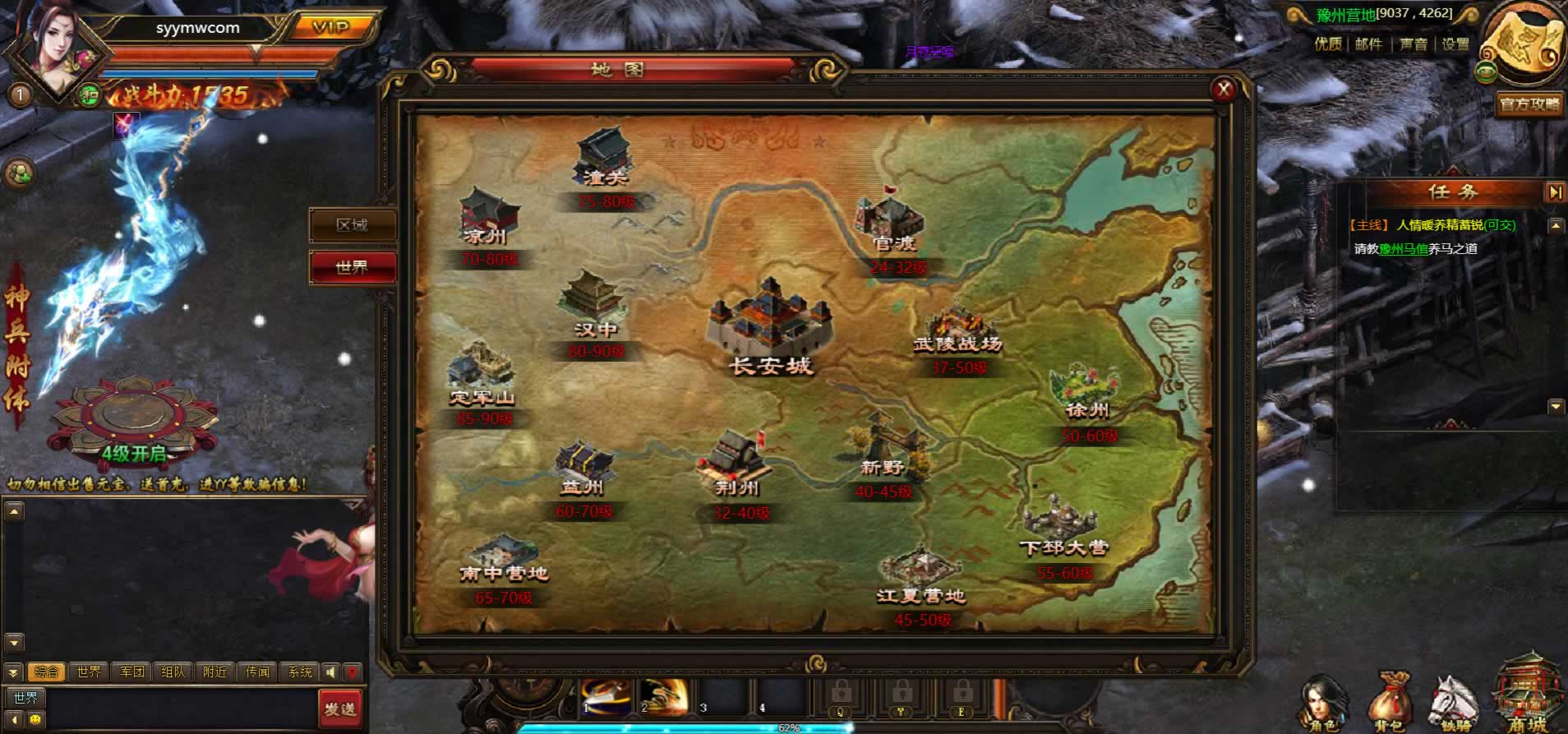
Task: Select the 世界 map tab
Action: click(x=353, y=267)
